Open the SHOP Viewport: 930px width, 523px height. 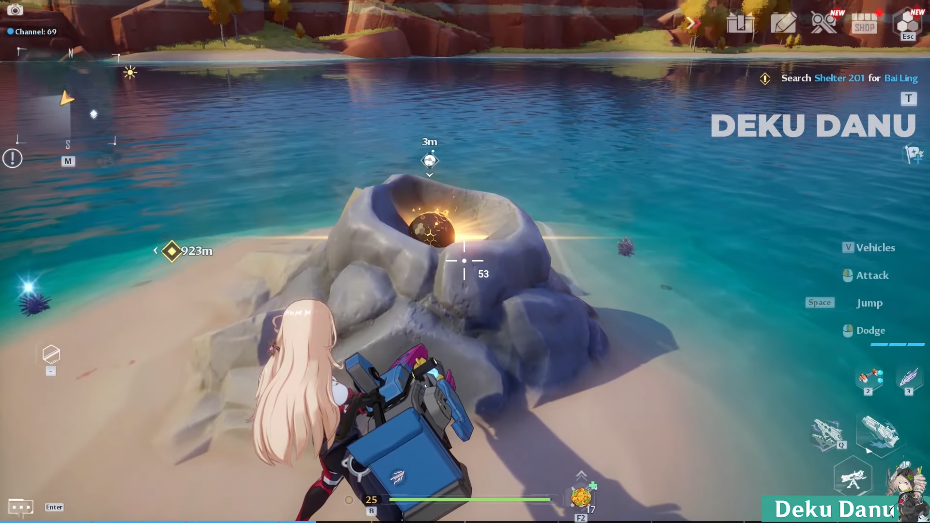(x=864, y=24)
